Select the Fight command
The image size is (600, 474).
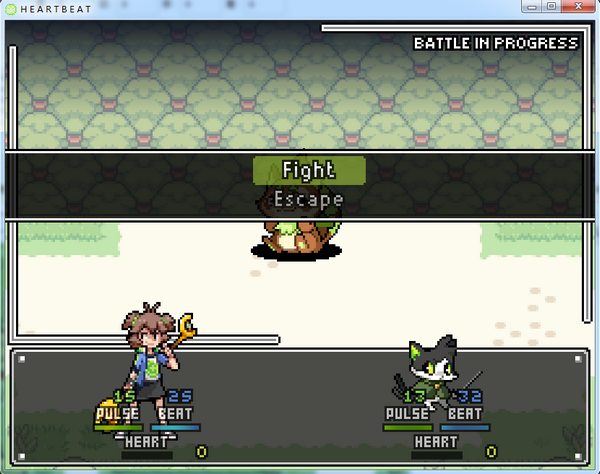pyautogui.click(x=309, y=170)
